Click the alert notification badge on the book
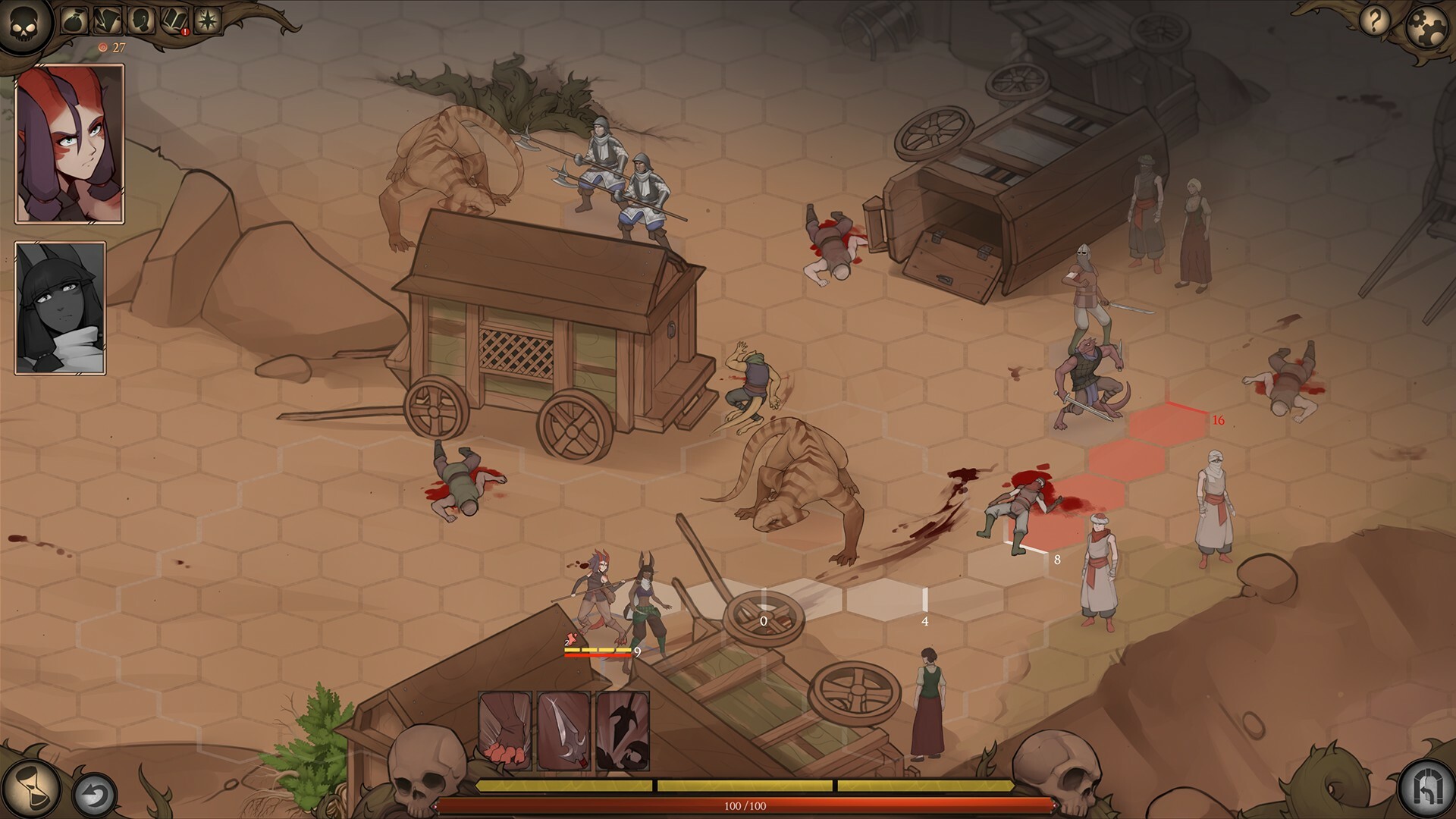The height and width of the screenshot is (819, 1456). click(x=184, y=32)
